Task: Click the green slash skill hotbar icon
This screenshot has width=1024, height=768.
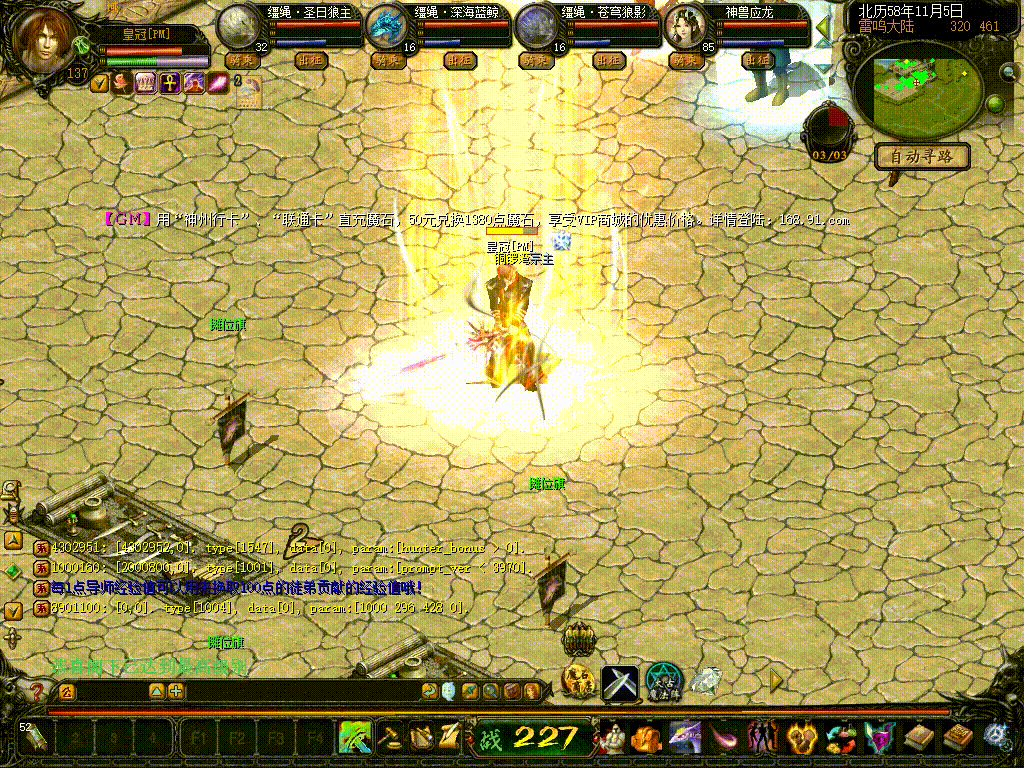Action: [356, 738]
